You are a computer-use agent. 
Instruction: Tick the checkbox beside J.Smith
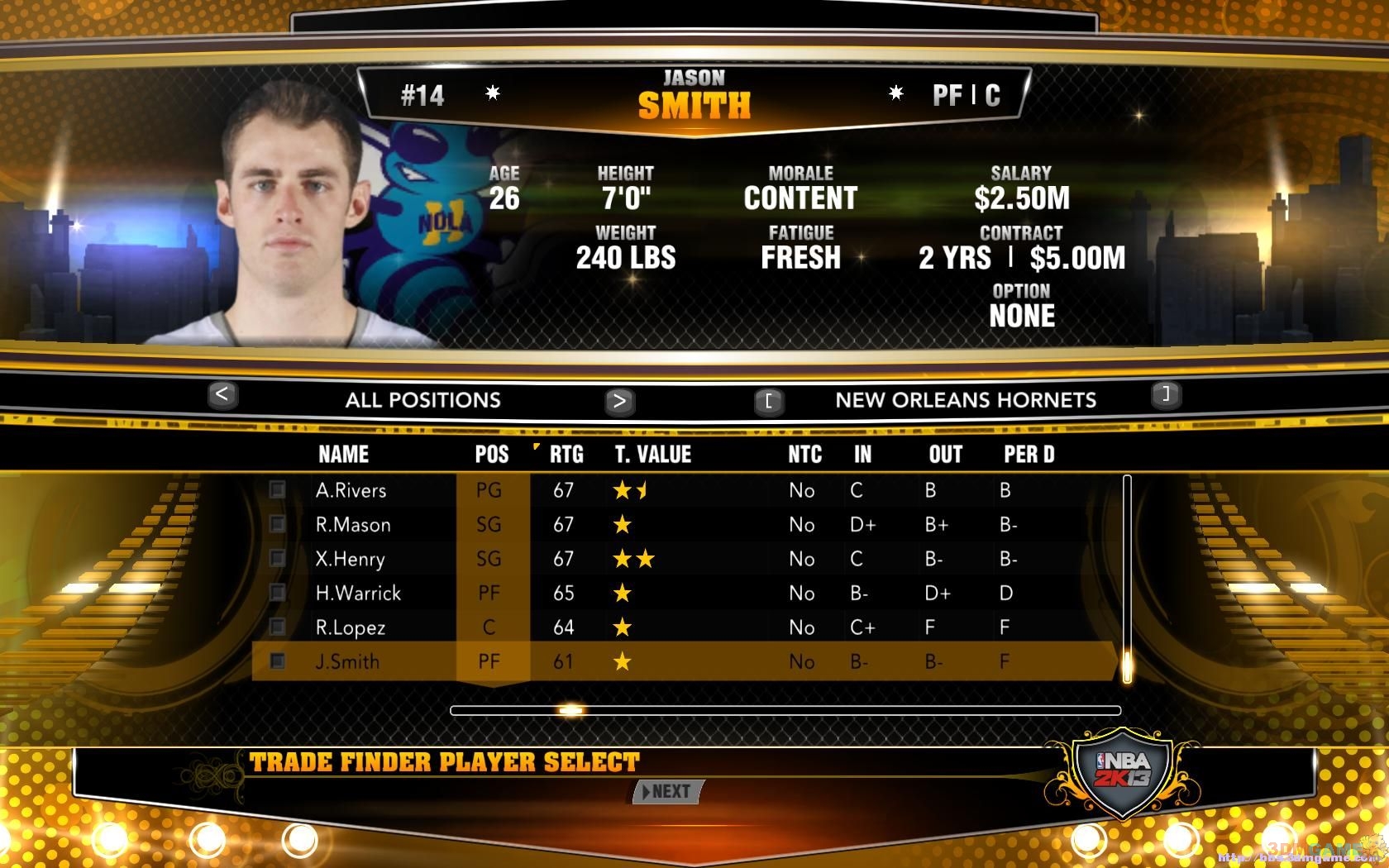[277, 661]
